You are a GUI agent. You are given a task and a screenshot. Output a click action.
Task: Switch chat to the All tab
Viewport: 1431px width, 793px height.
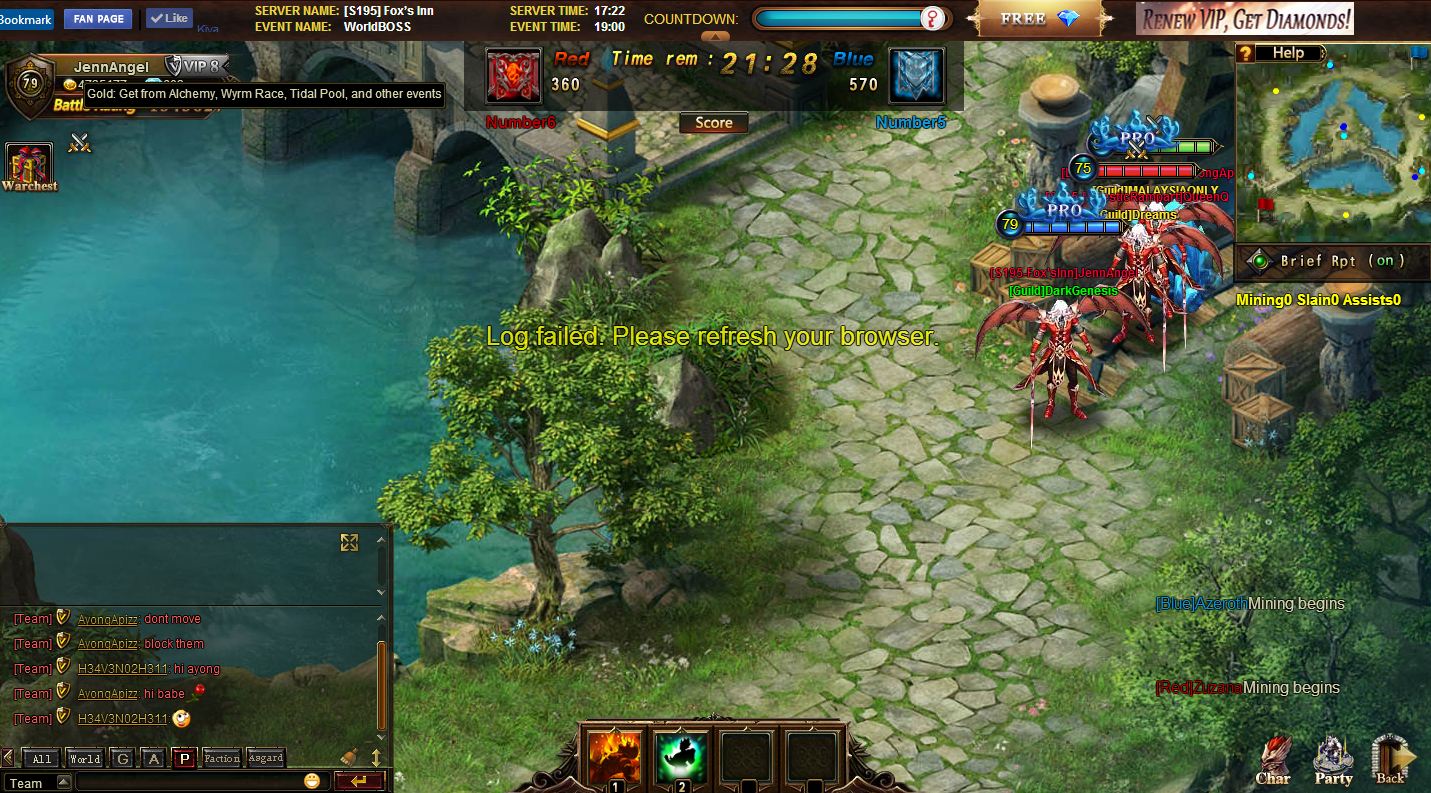point(42,759)
